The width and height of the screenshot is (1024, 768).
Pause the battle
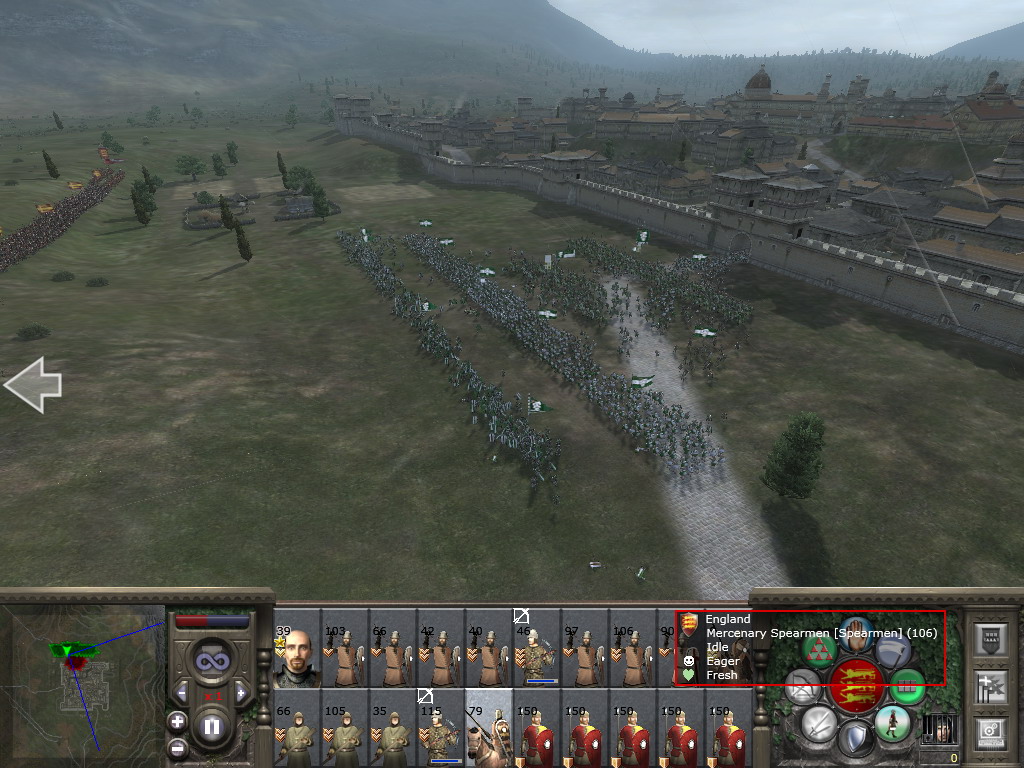[x=211, y=726]
